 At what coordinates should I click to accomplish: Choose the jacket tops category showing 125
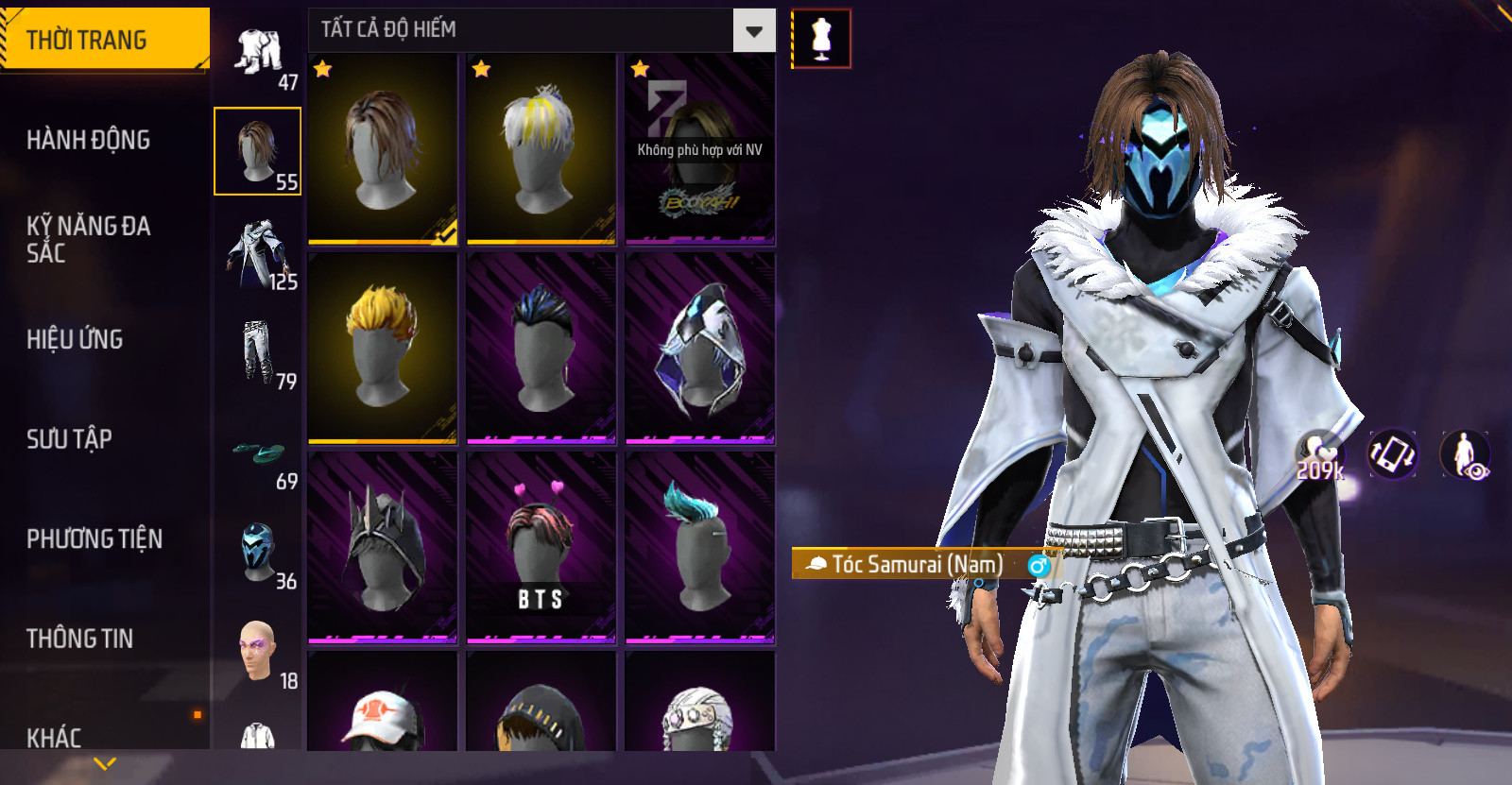coord(259,253)
